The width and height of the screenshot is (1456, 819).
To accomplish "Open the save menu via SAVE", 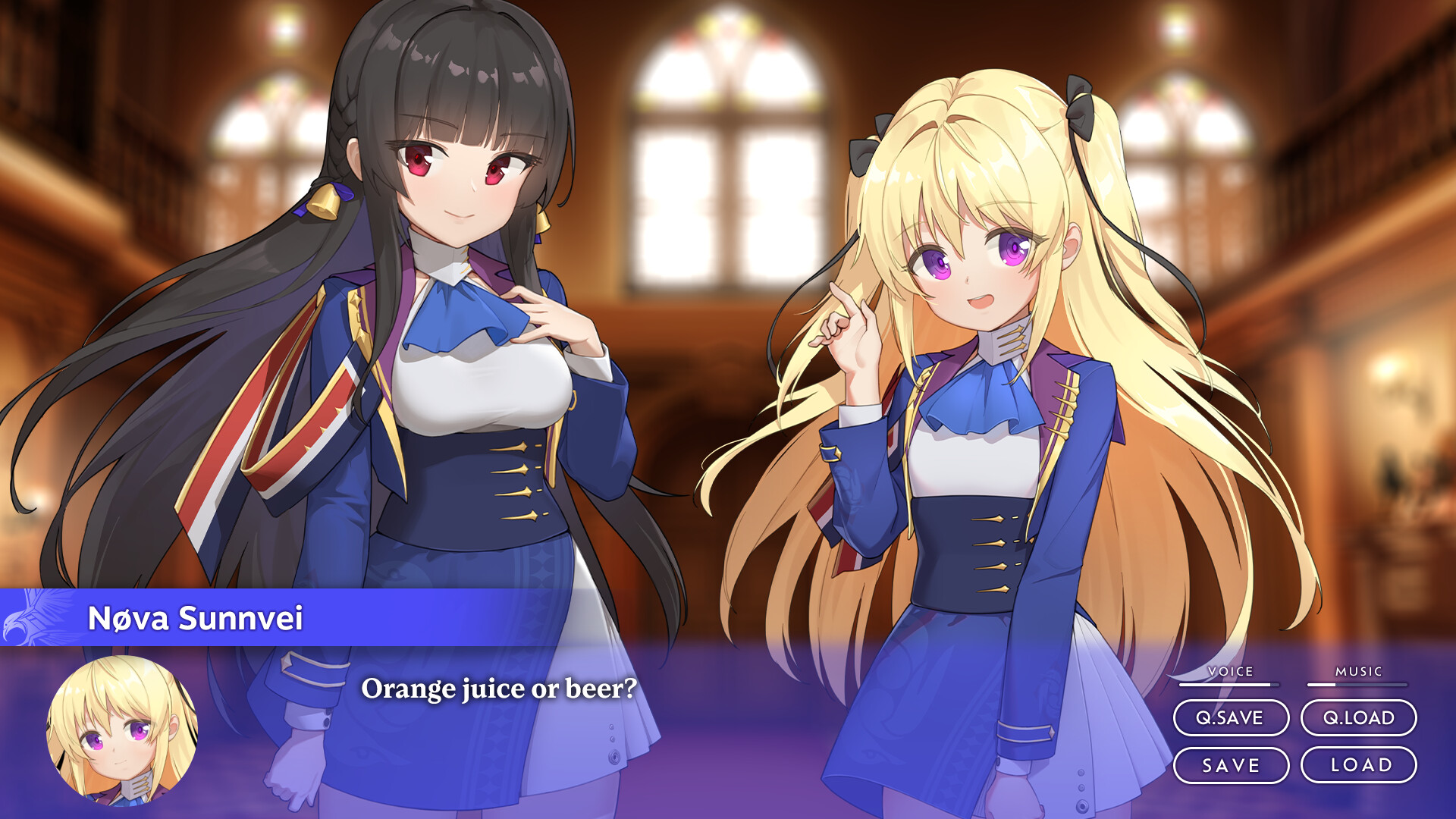I will tap(1232, 766).
